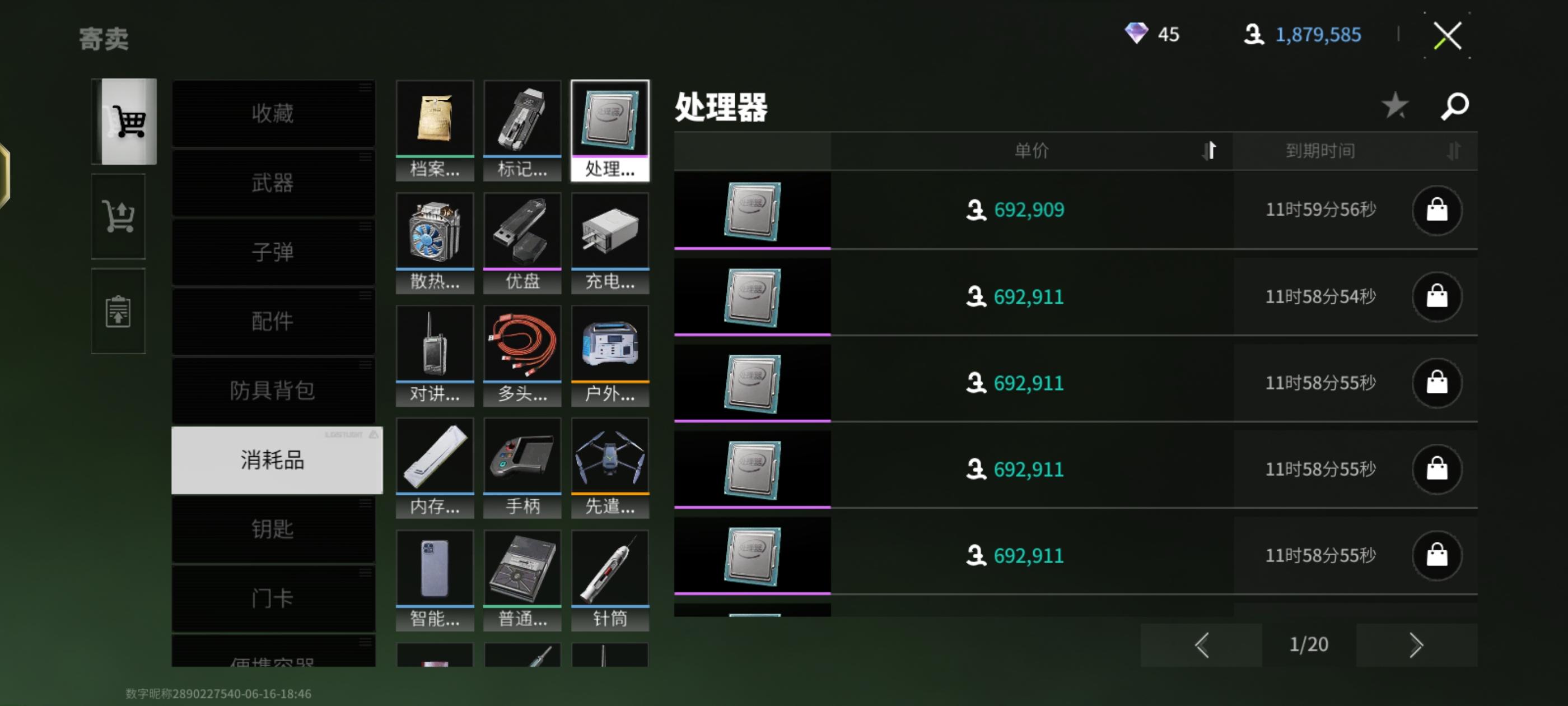The height and width of the screenshot is (706, 1568).
Task: Select the 优盘 USB drive item icon
Action: tap(522, 231)
